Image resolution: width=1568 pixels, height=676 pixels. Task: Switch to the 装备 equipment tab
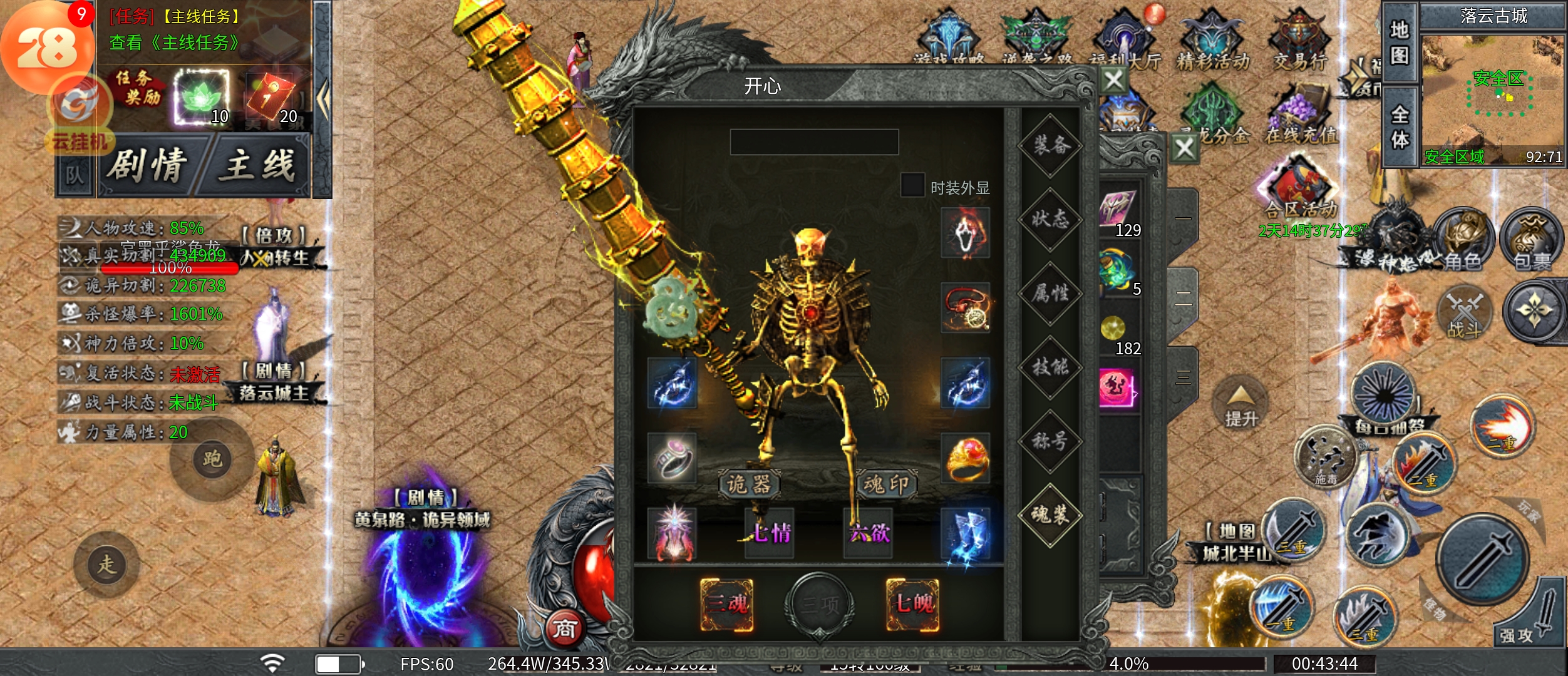[1051, 146]
